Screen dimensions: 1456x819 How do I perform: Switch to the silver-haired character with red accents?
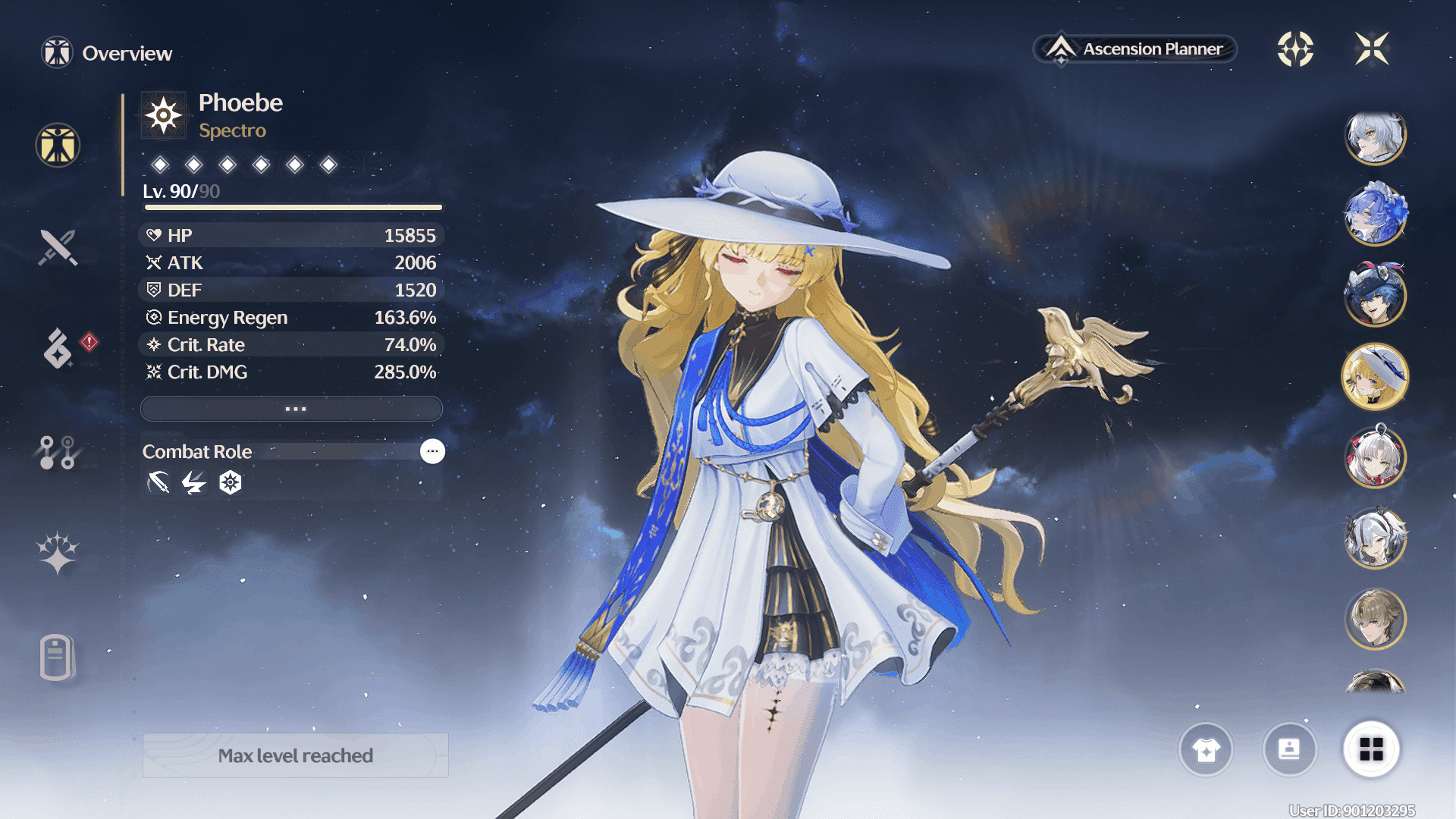pyautogui.click(x=1375, y=457)
